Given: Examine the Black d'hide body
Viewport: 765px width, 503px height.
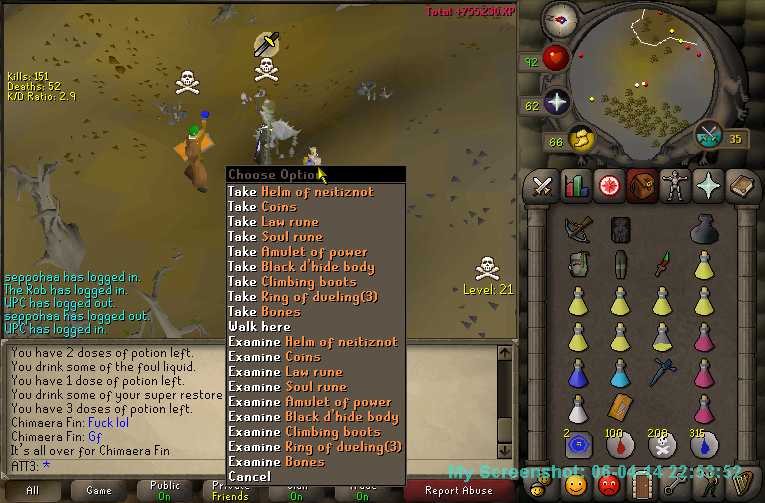Looking at the screenshot, I should pyautogui.click(x=313, y=417).
